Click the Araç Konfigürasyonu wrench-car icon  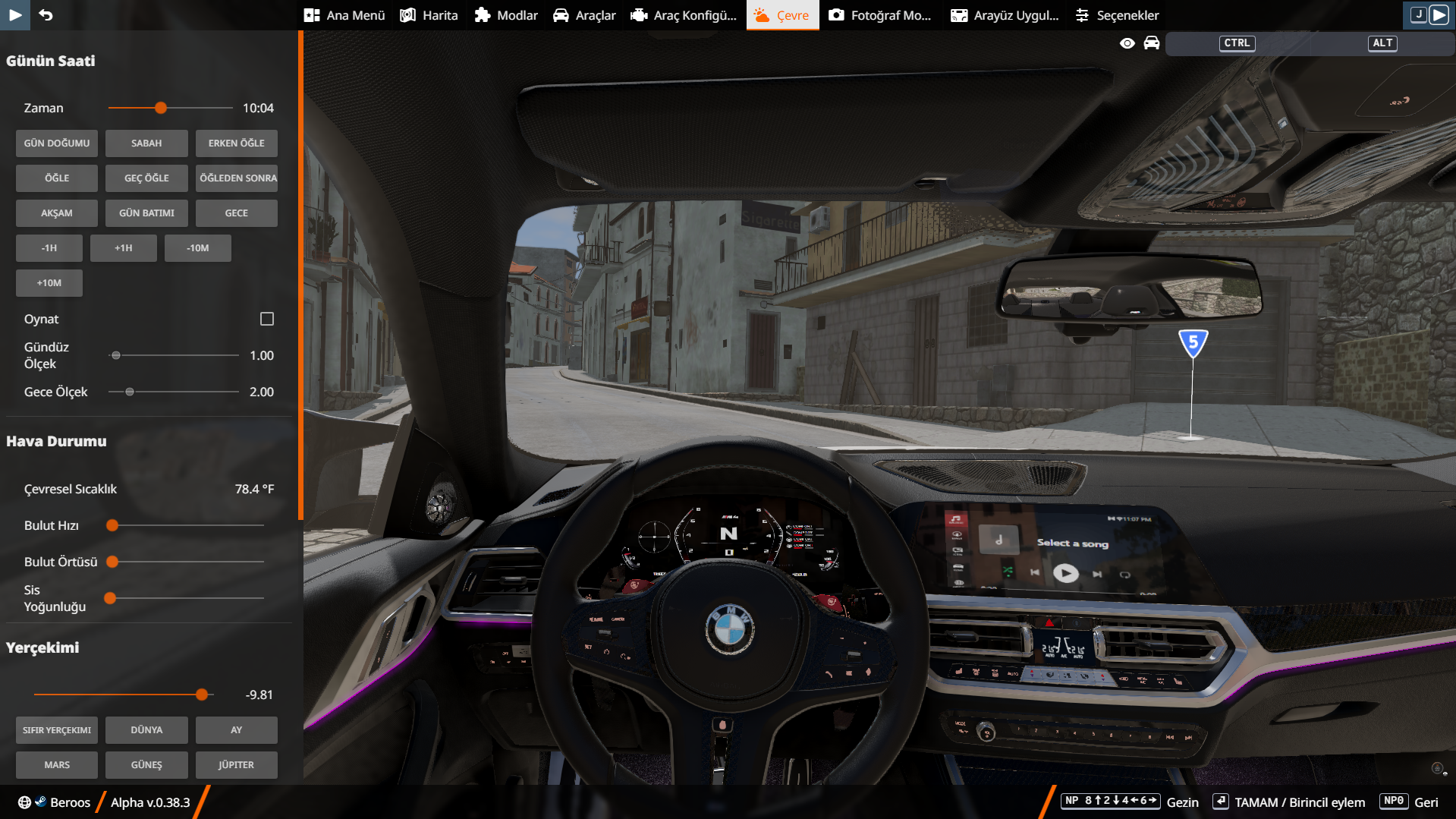[638, 14]
